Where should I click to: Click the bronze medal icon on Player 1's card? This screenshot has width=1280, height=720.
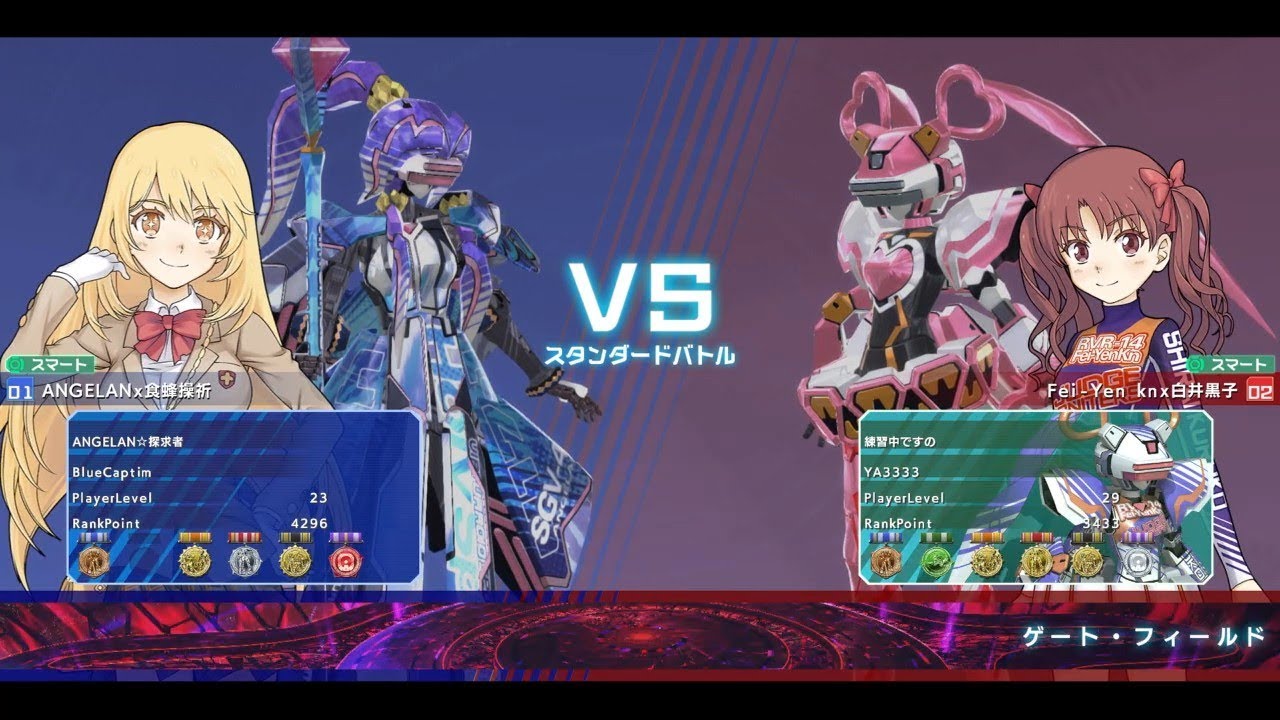pos(94,560)
